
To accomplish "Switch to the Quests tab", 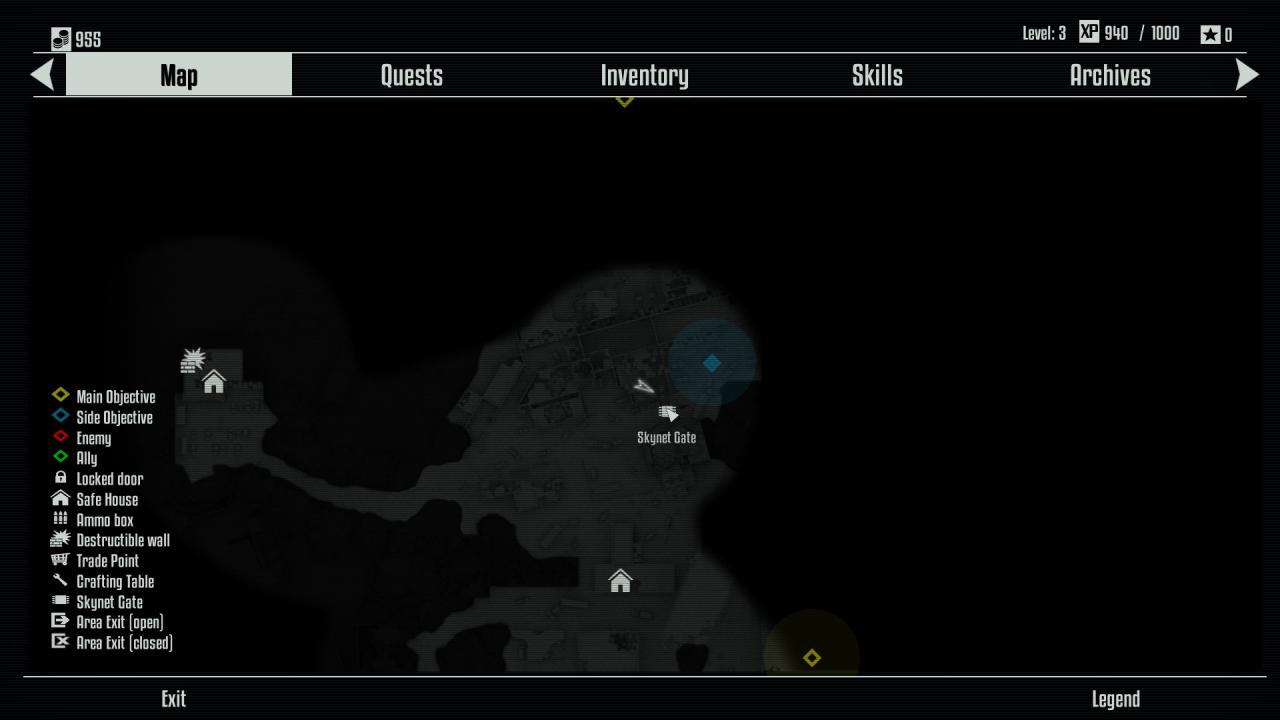I will coord(411,76).
